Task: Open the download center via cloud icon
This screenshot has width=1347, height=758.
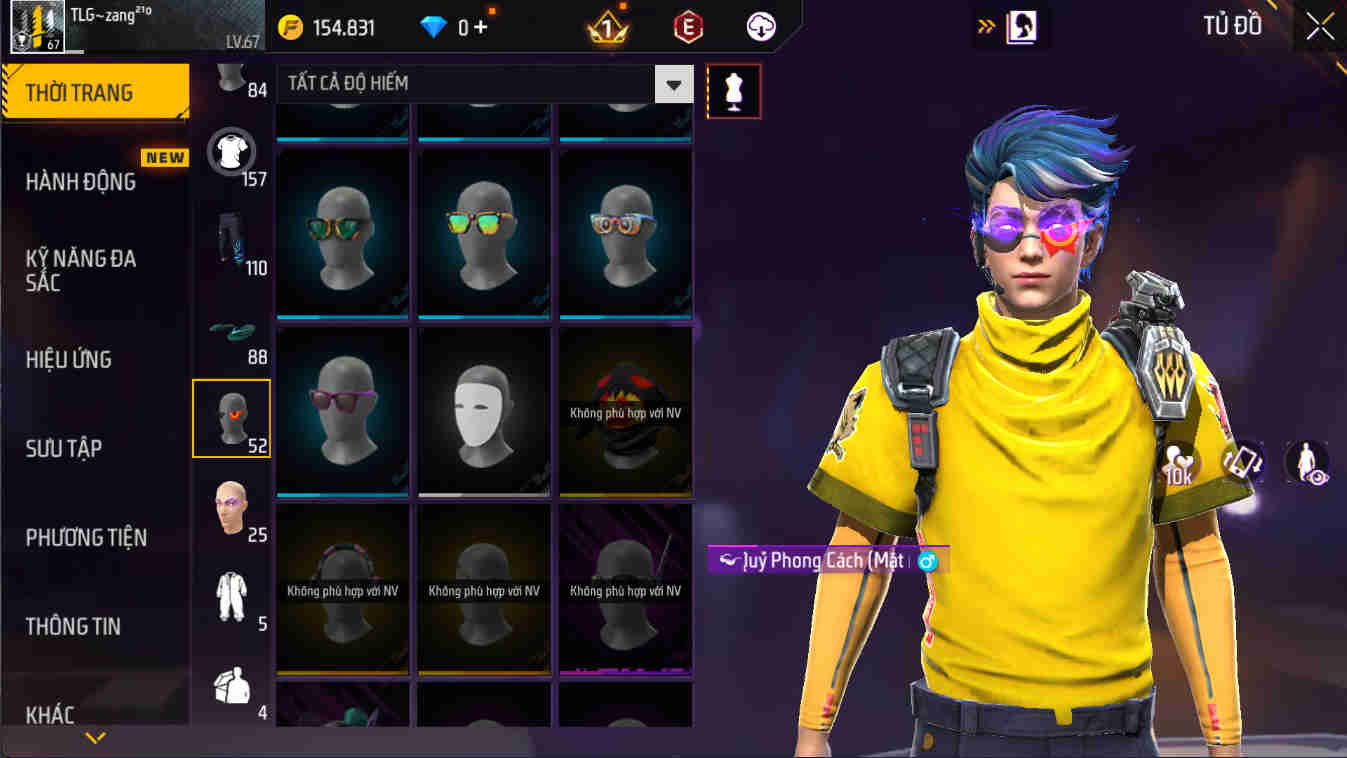Action: [759, 27]
